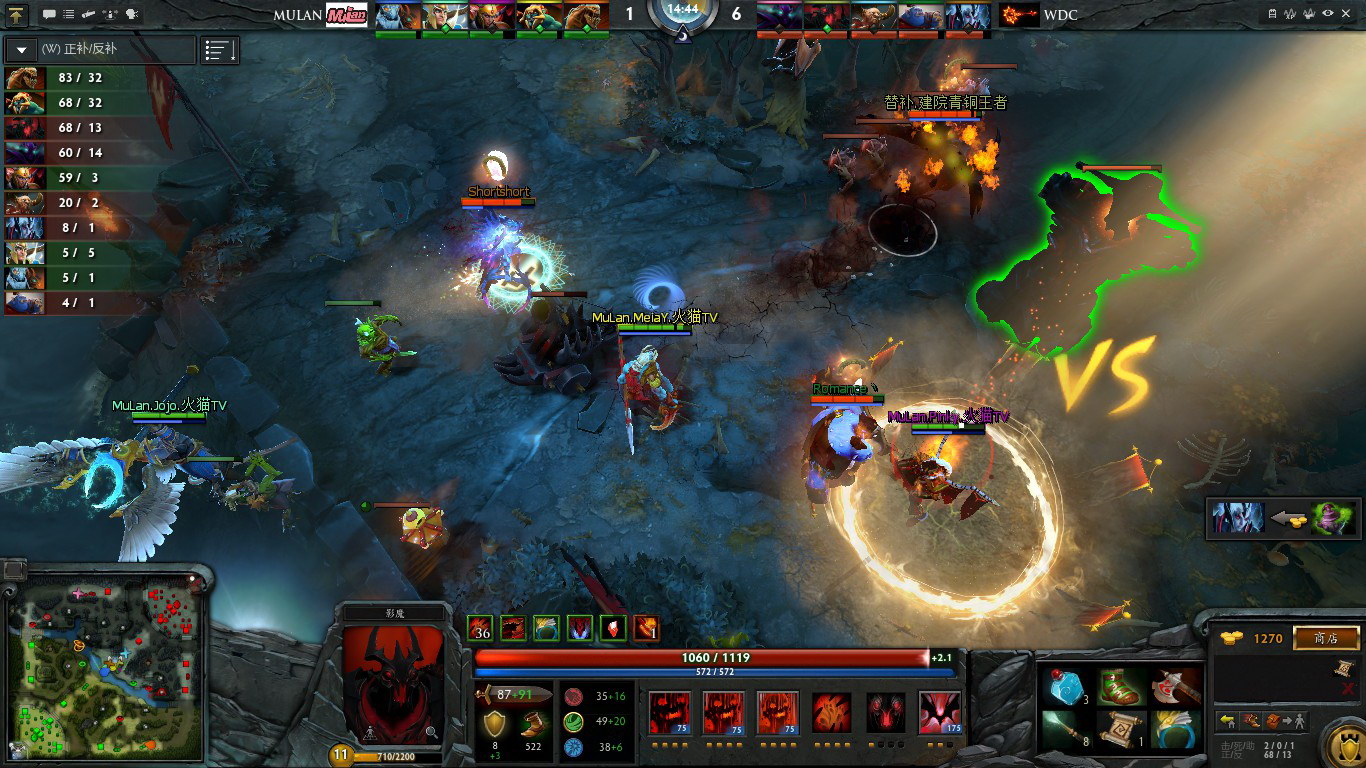The width and height of the screenshot is (1366, 768).
Task: Click the up-arrow button in top-left corner
Action: (16, 15)
